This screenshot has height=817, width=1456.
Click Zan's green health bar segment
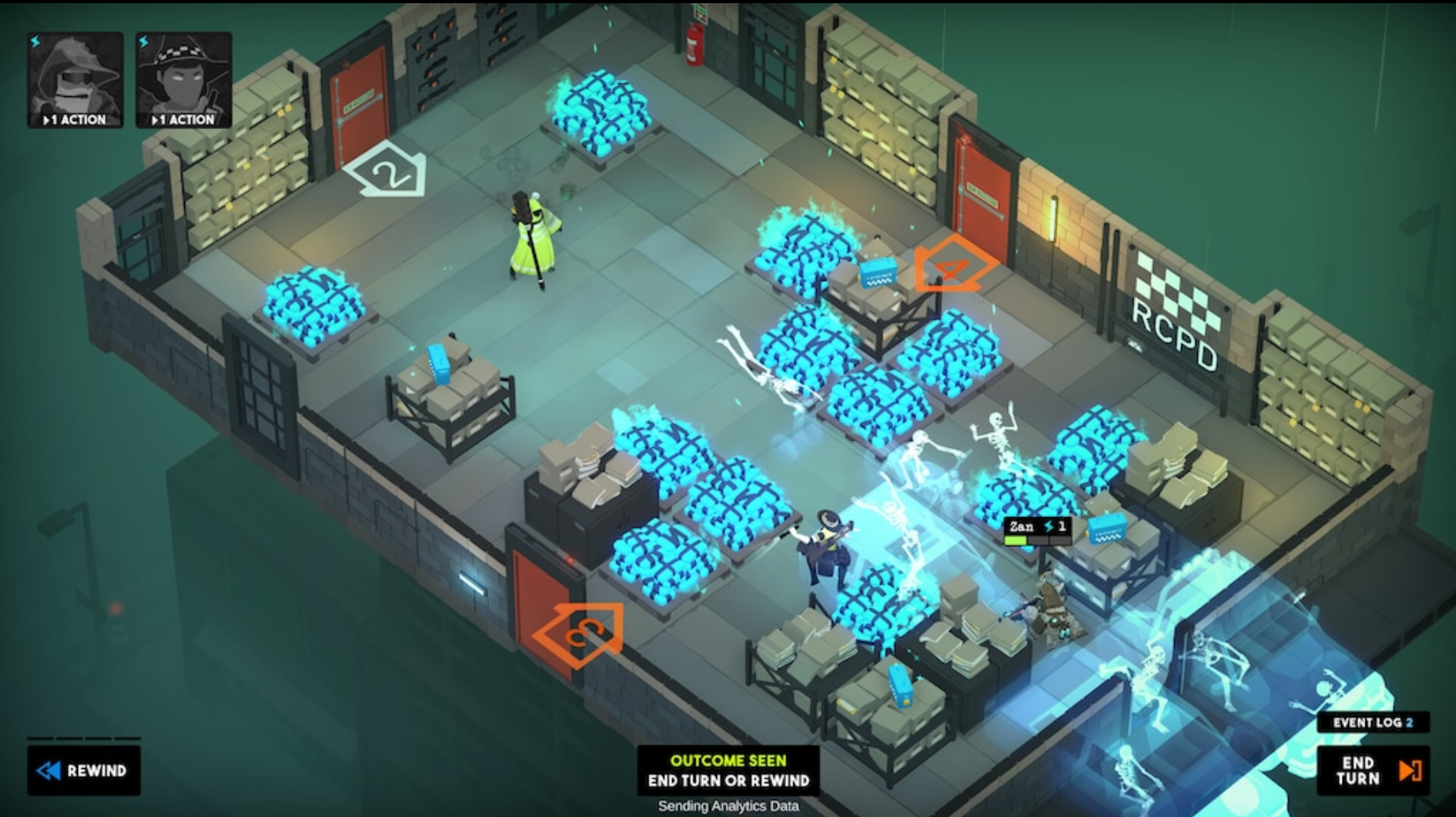[x=1017, y=540]
